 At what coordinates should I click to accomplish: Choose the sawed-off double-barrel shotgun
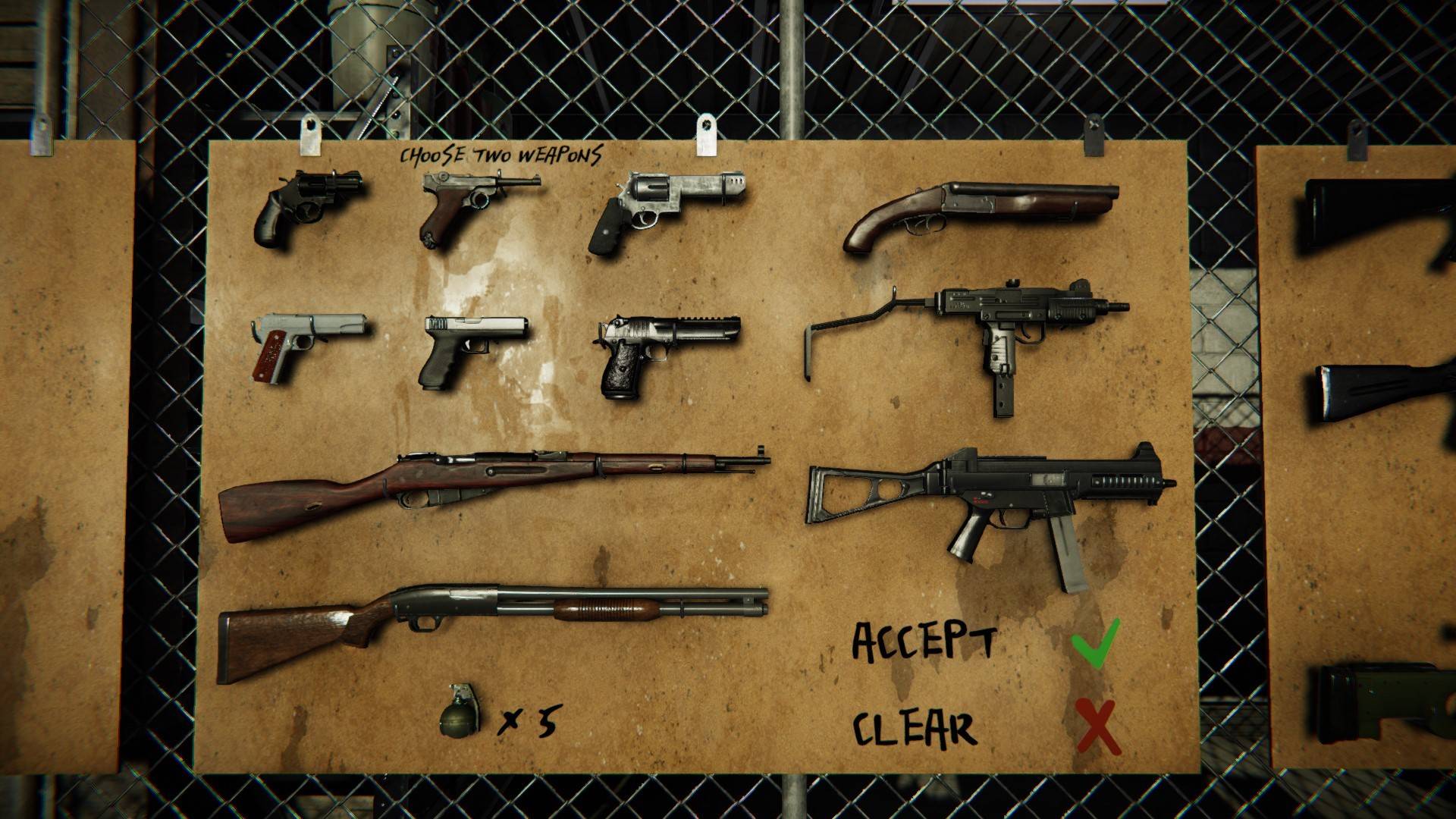coord(978,211)
